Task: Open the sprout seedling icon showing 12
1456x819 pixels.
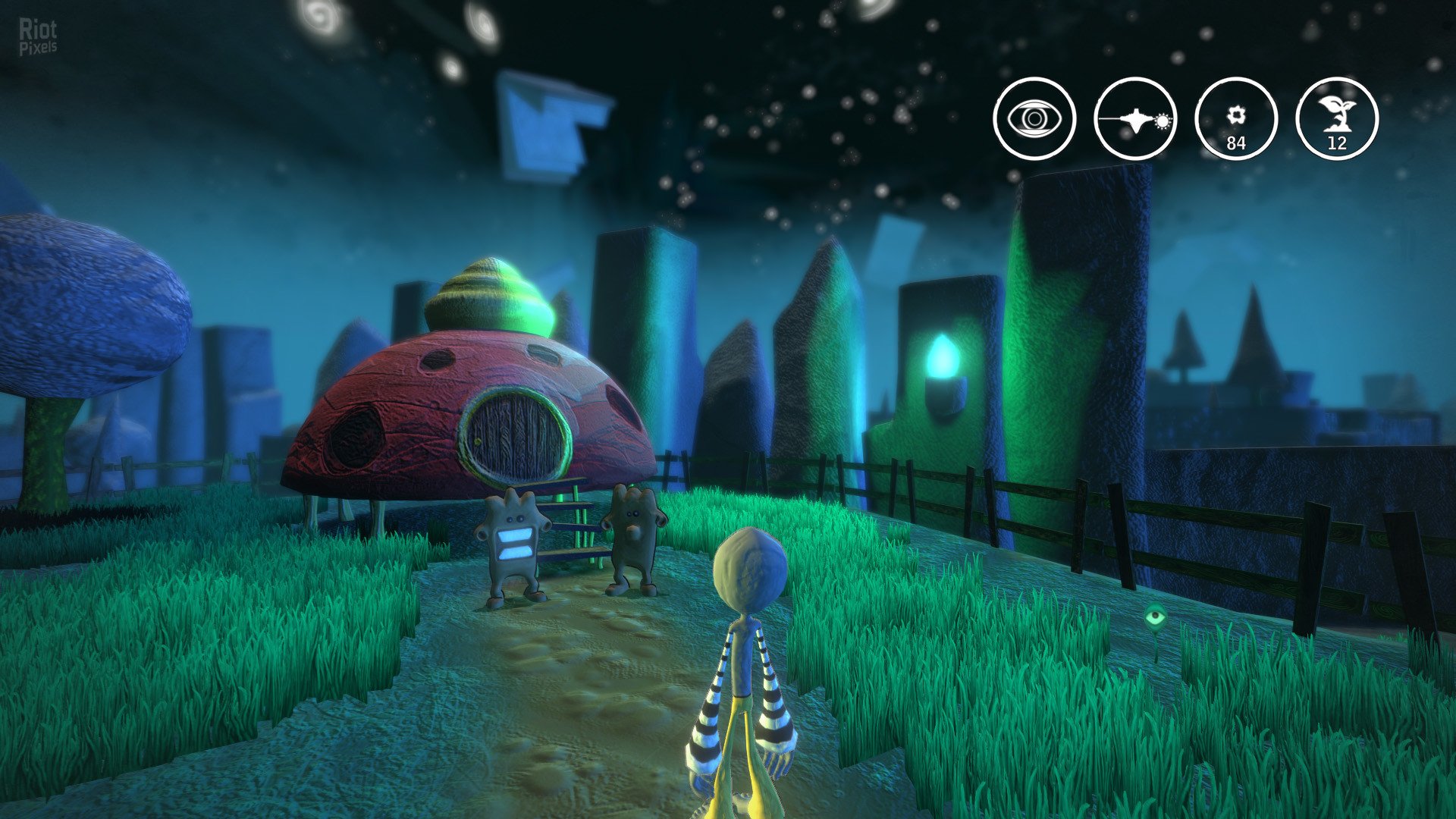Action: (1337, 119)
